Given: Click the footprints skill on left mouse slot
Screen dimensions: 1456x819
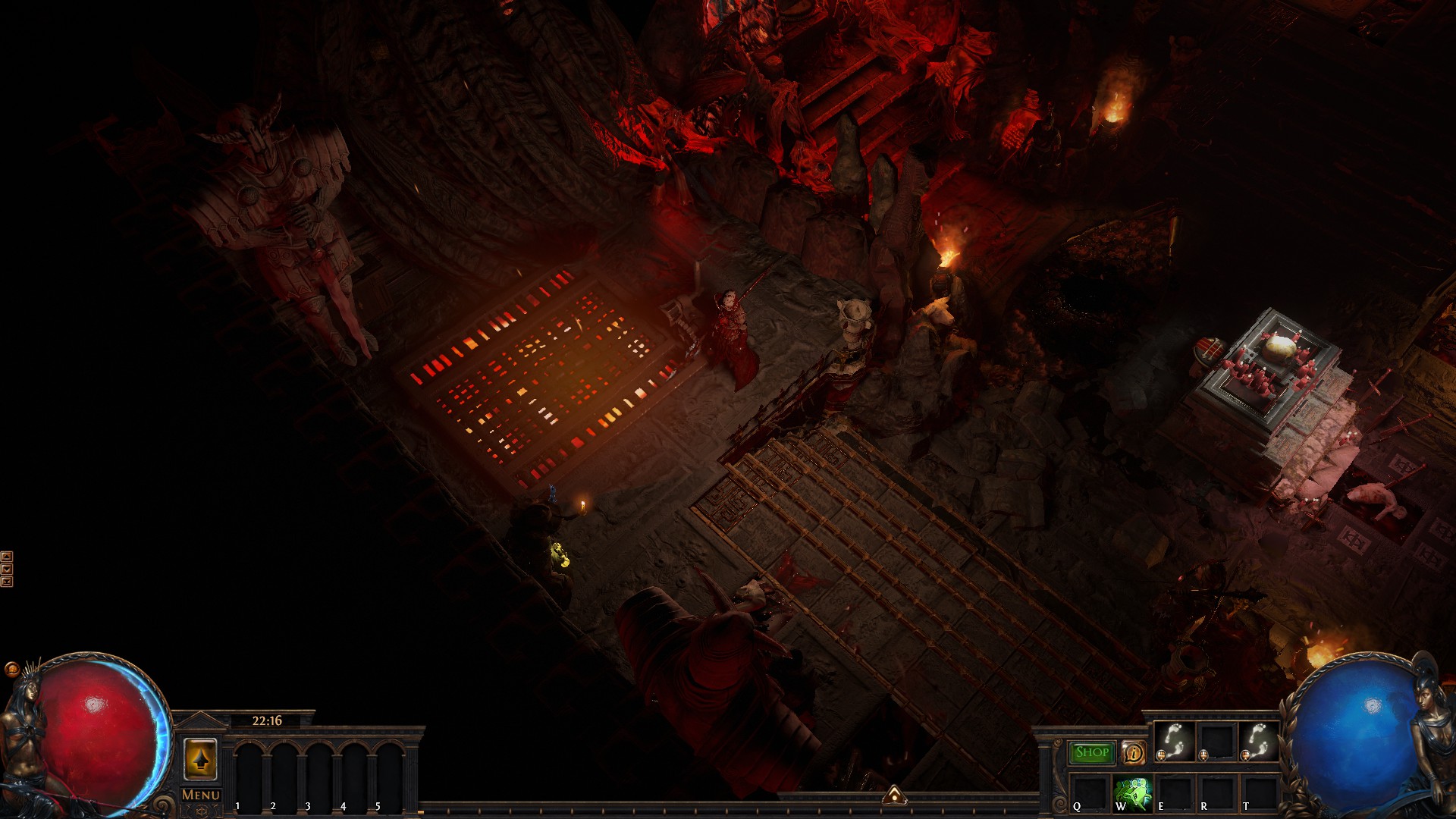Looking at the screenshot, I should point(1173,741).
